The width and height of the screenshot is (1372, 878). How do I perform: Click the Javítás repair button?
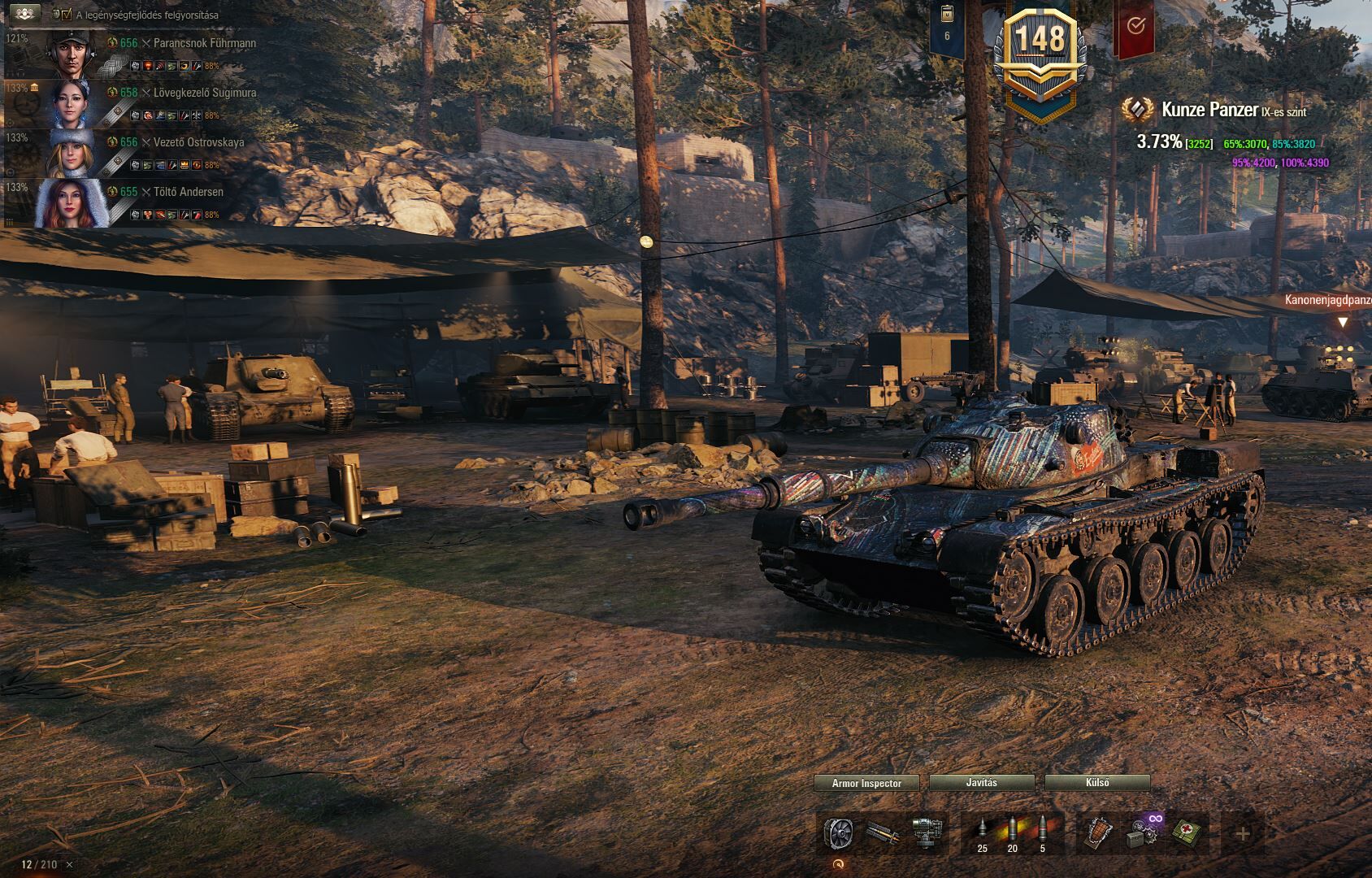pyautogui.click(x=981, y=783)
